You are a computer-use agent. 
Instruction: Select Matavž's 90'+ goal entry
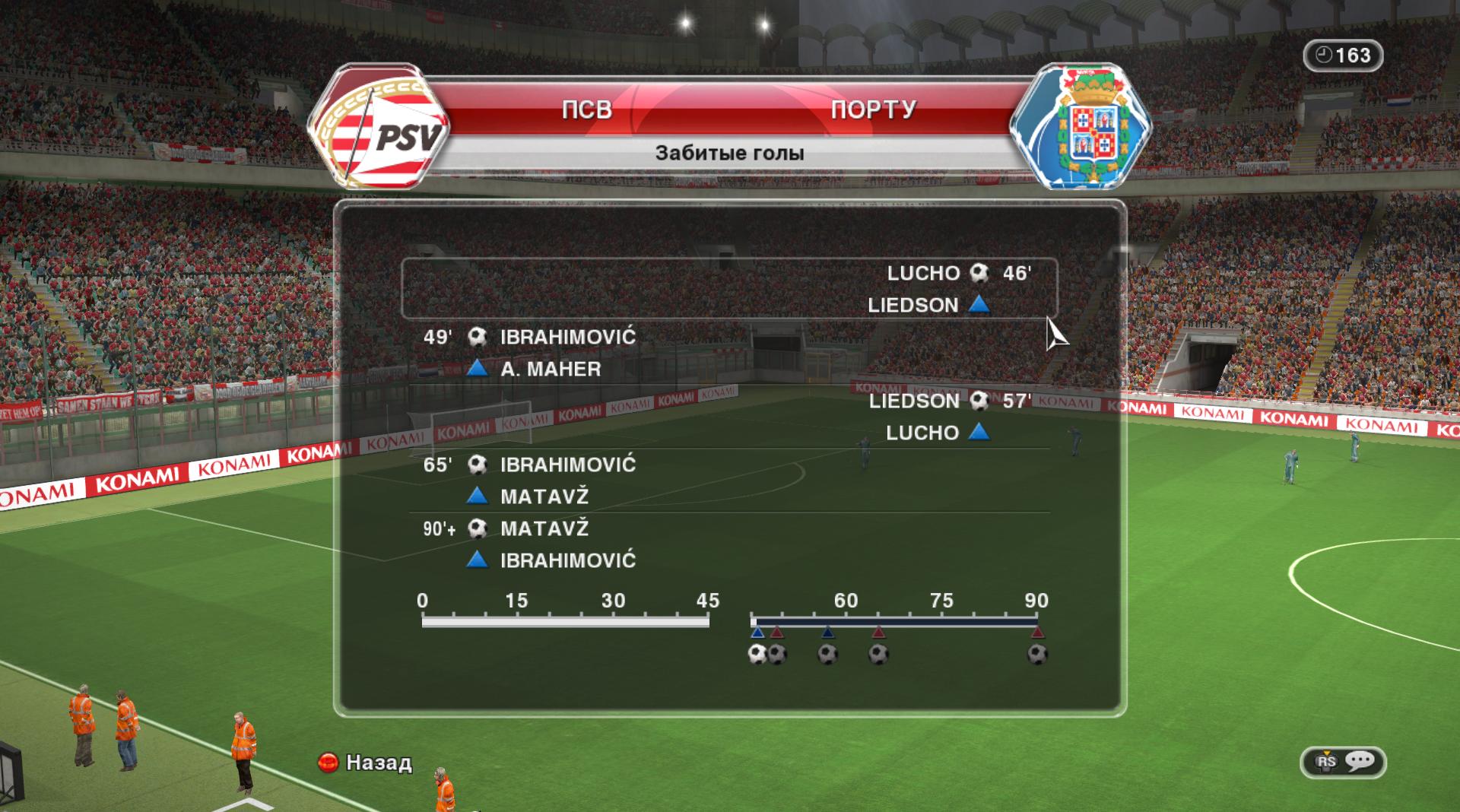[x=728, y=544]
